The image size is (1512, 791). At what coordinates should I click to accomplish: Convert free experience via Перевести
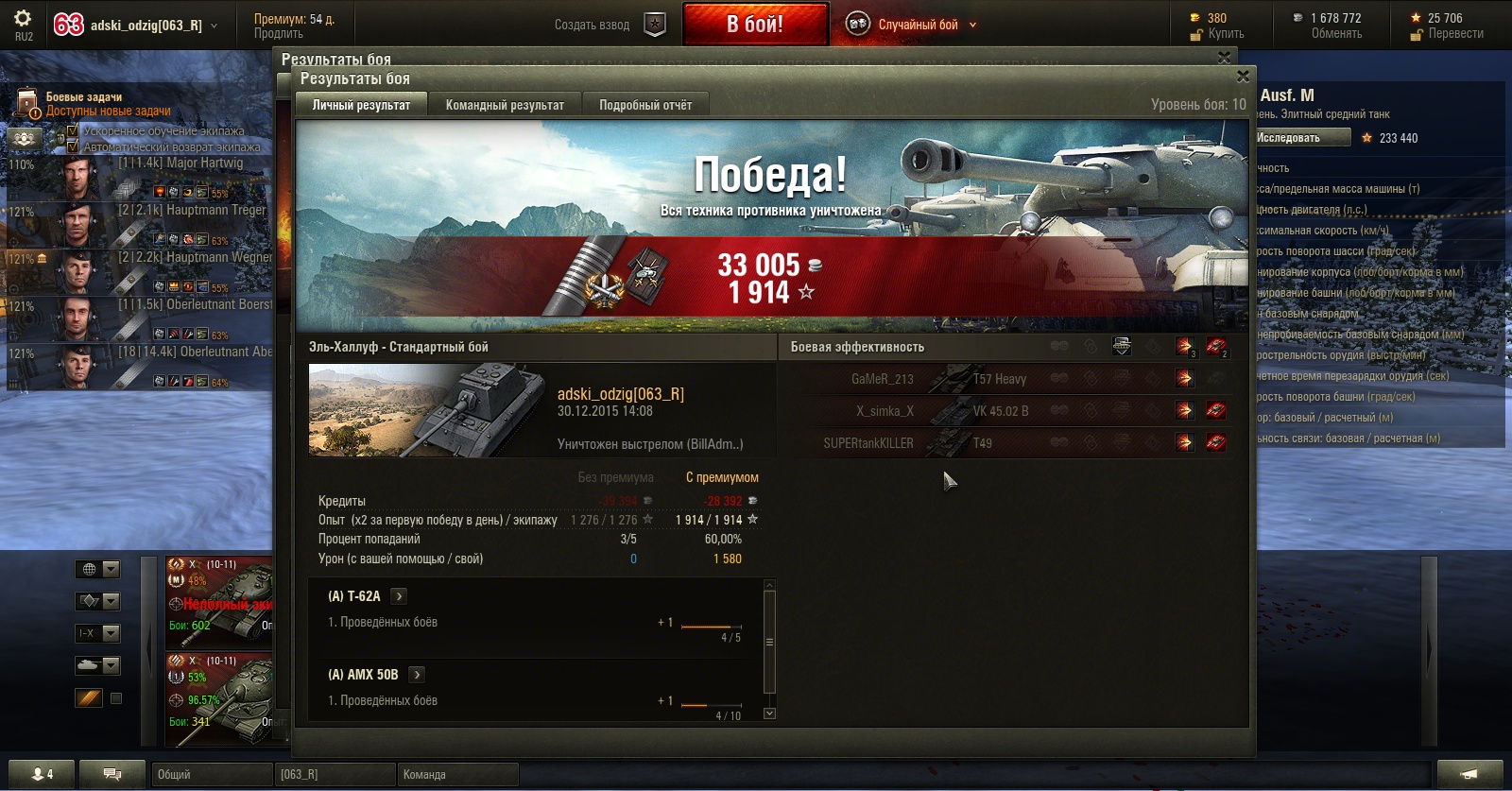point(1455,34)
